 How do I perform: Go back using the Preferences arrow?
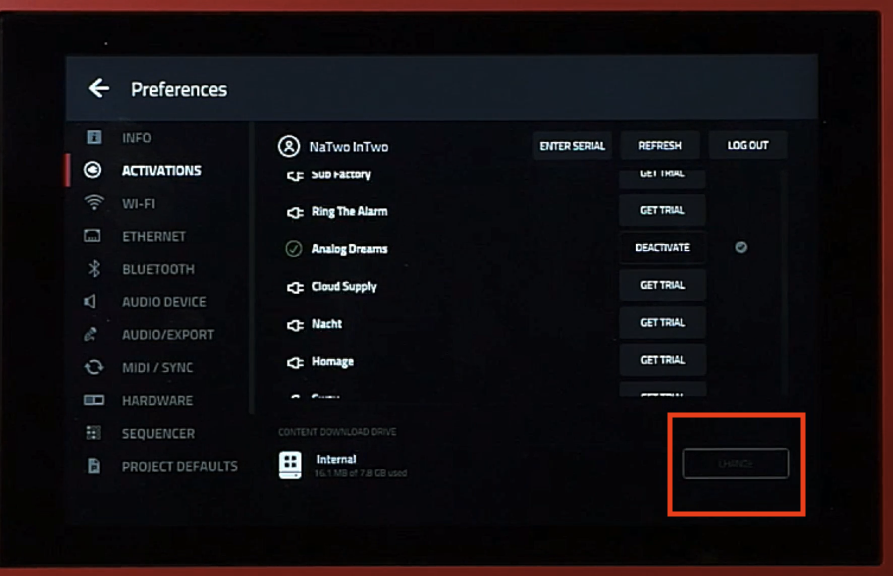pyautogui.click(x=98, y=89)
